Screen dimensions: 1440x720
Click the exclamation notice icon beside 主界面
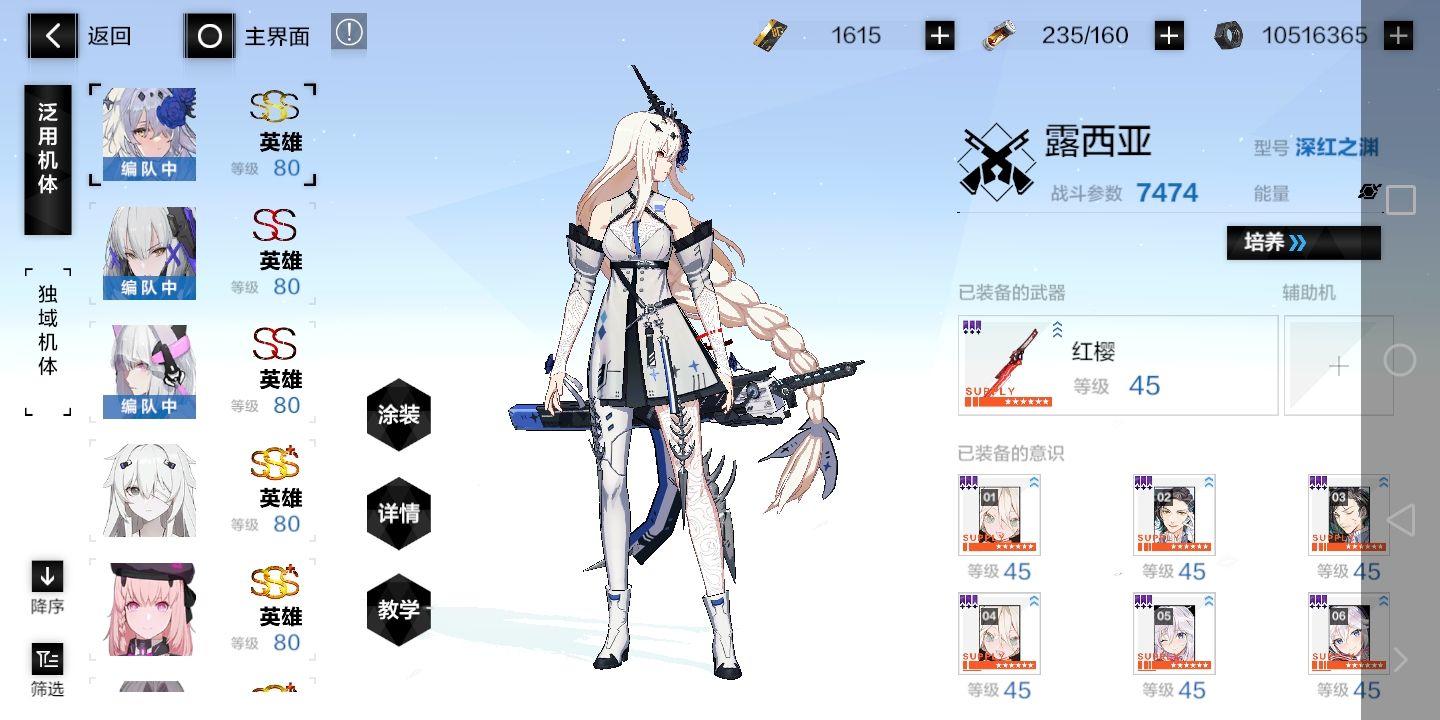point(348,32)
